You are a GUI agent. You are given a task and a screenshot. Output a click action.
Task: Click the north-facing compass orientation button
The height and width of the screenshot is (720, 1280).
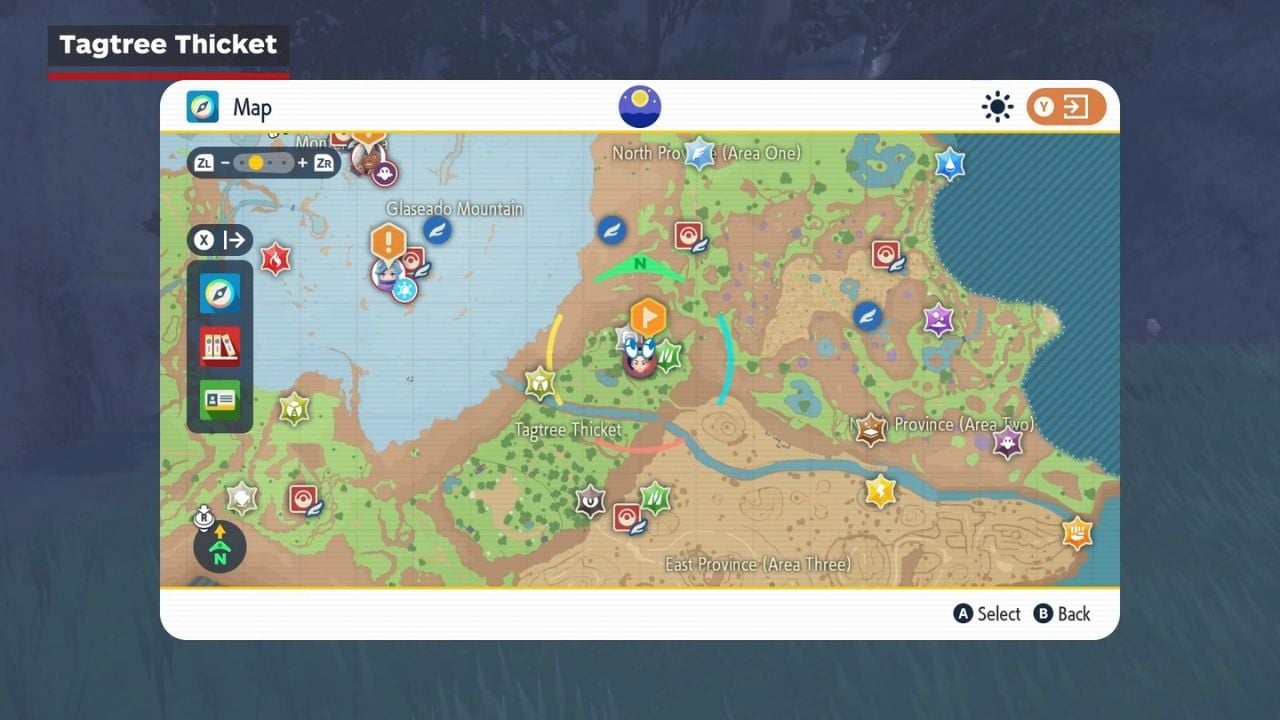220,547
